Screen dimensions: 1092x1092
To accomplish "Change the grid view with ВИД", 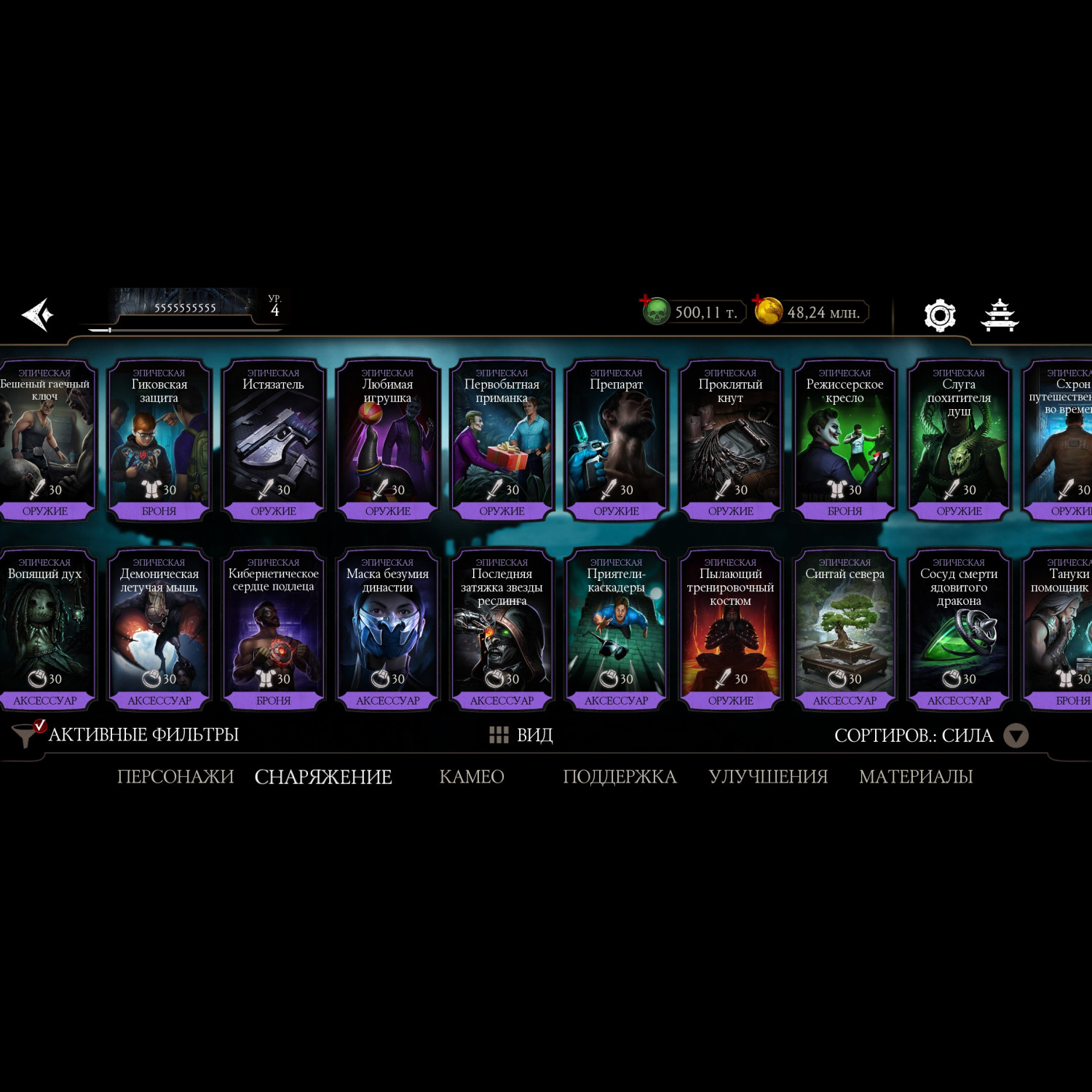I will tap(521, 735).
